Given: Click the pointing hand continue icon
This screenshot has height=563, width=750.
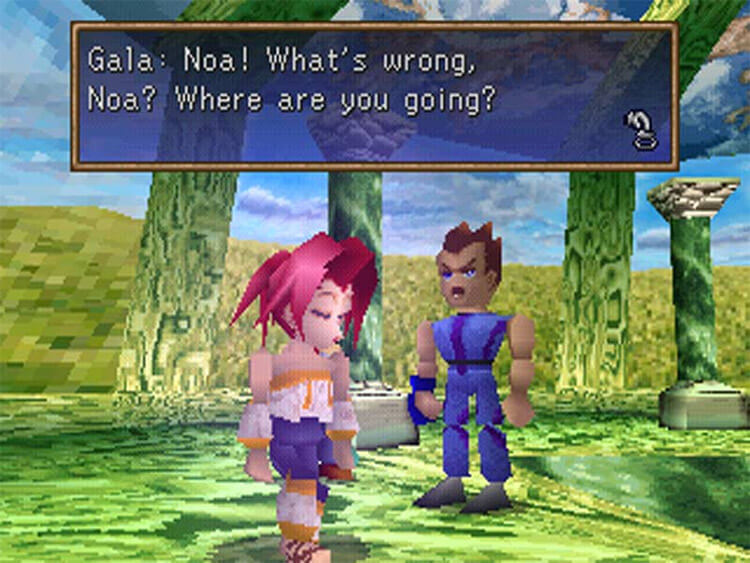Looking at the screenshot, I should (x=639, y=130).
